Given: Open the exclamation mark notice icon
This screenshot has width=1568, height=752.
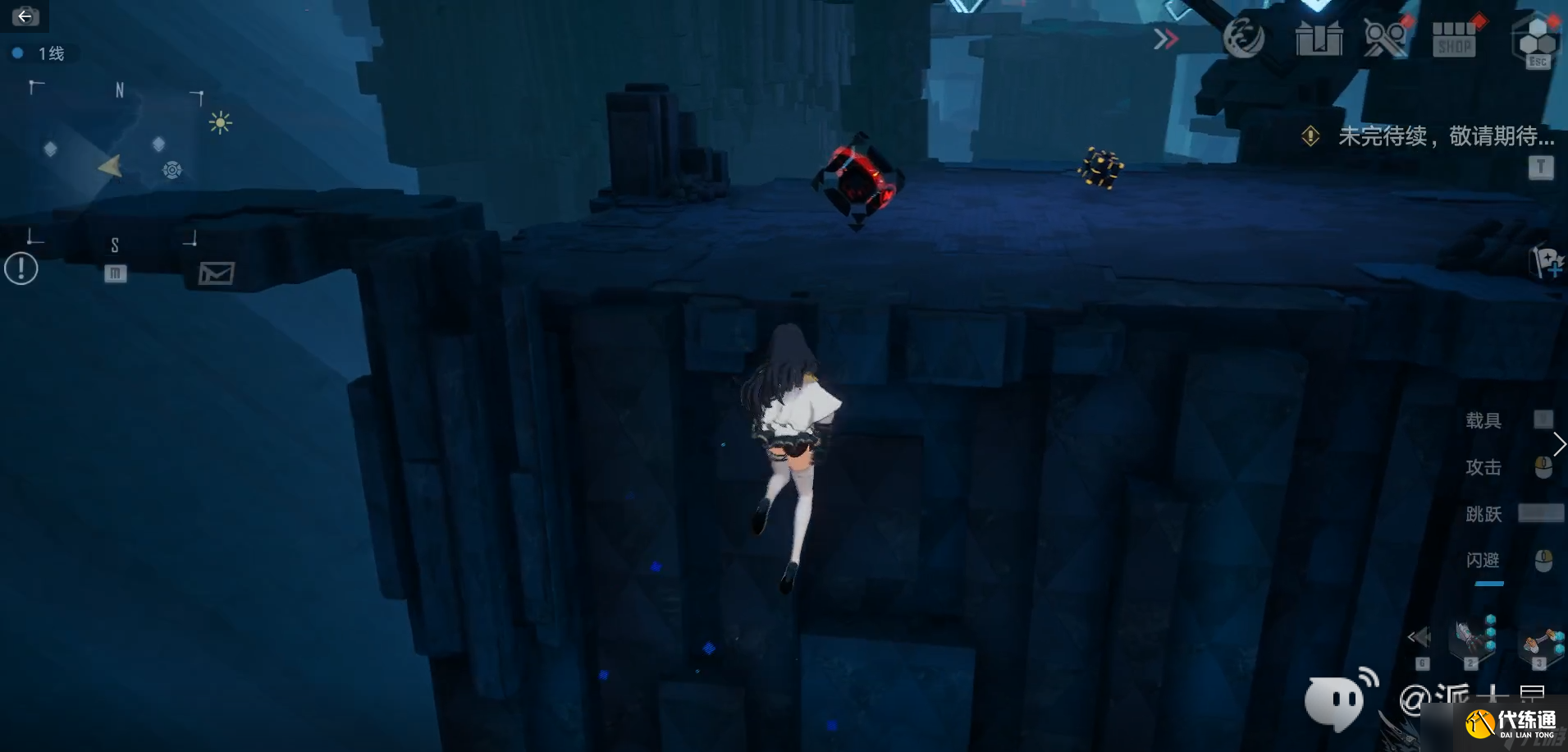Looking at the screenshot, I should point(21,268).
